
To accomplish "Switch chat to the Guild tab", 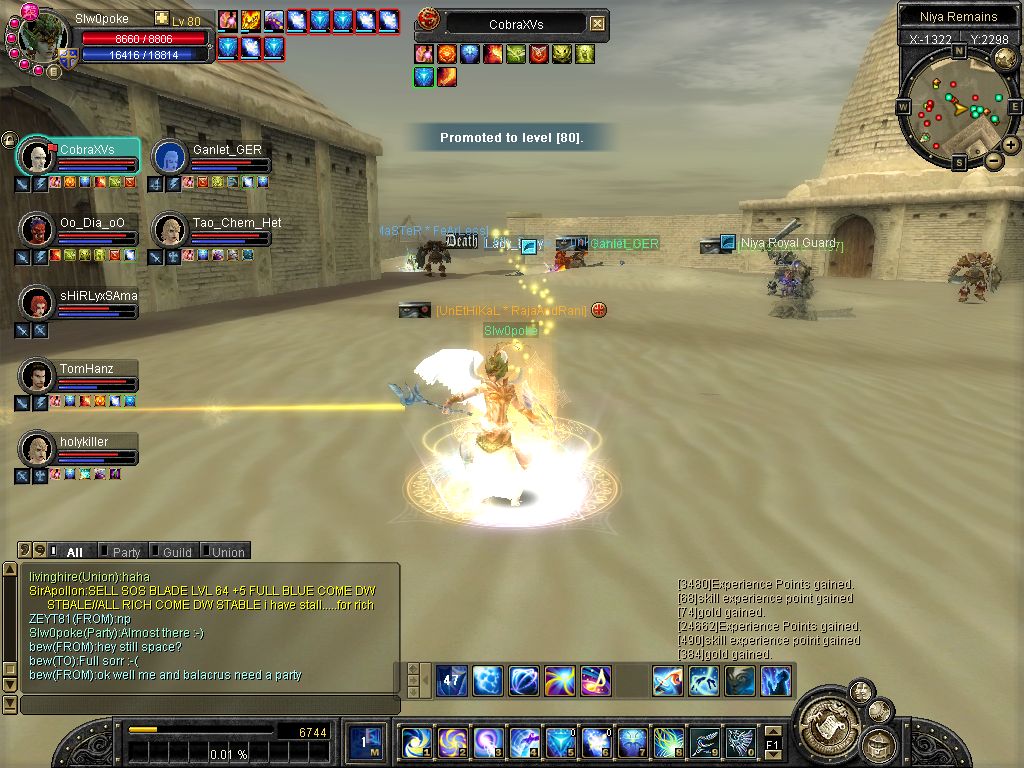I will point(176,551).
